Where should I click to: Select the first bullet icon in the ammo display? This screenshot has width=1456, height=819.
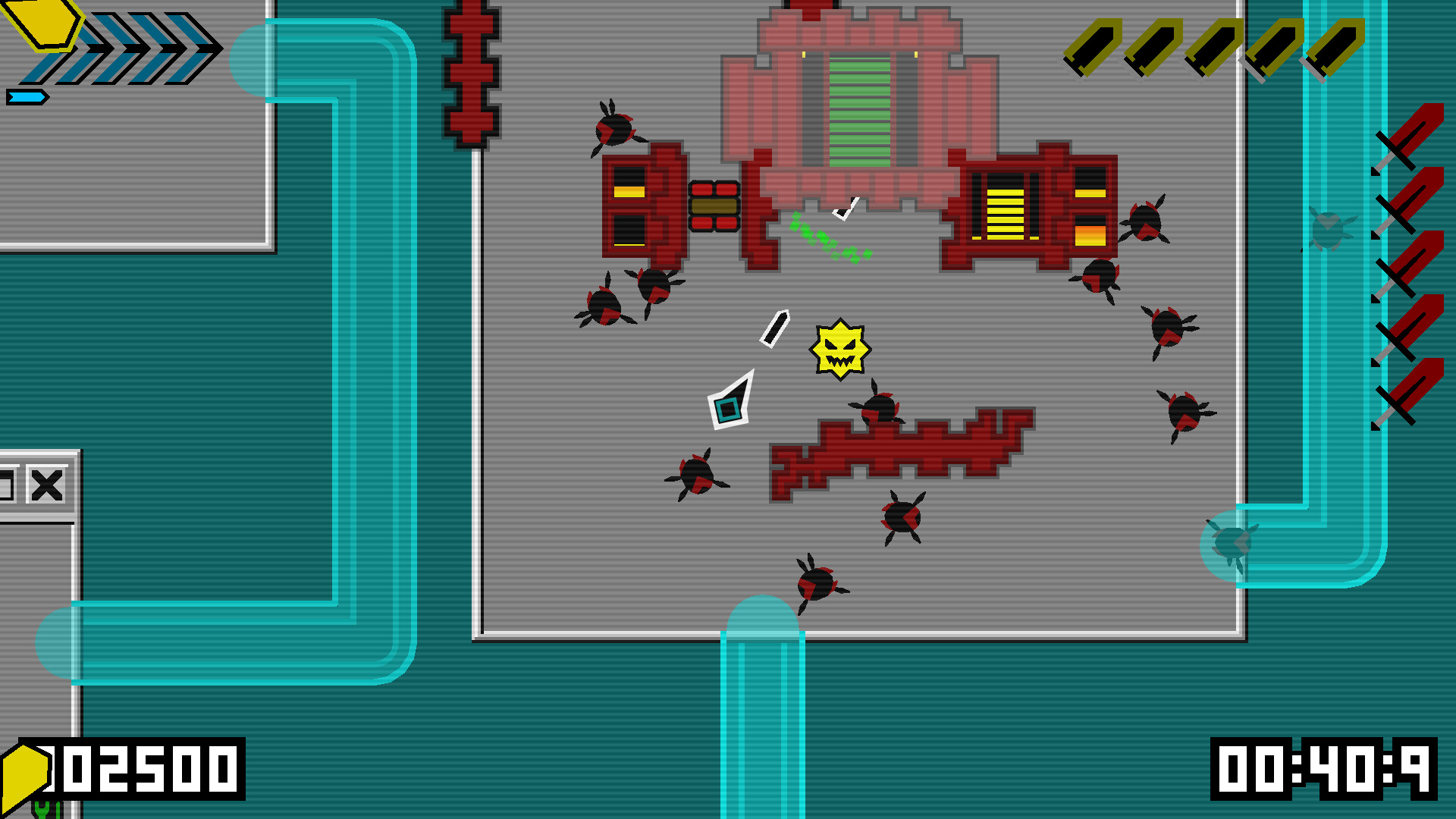tap(1094, 47)
